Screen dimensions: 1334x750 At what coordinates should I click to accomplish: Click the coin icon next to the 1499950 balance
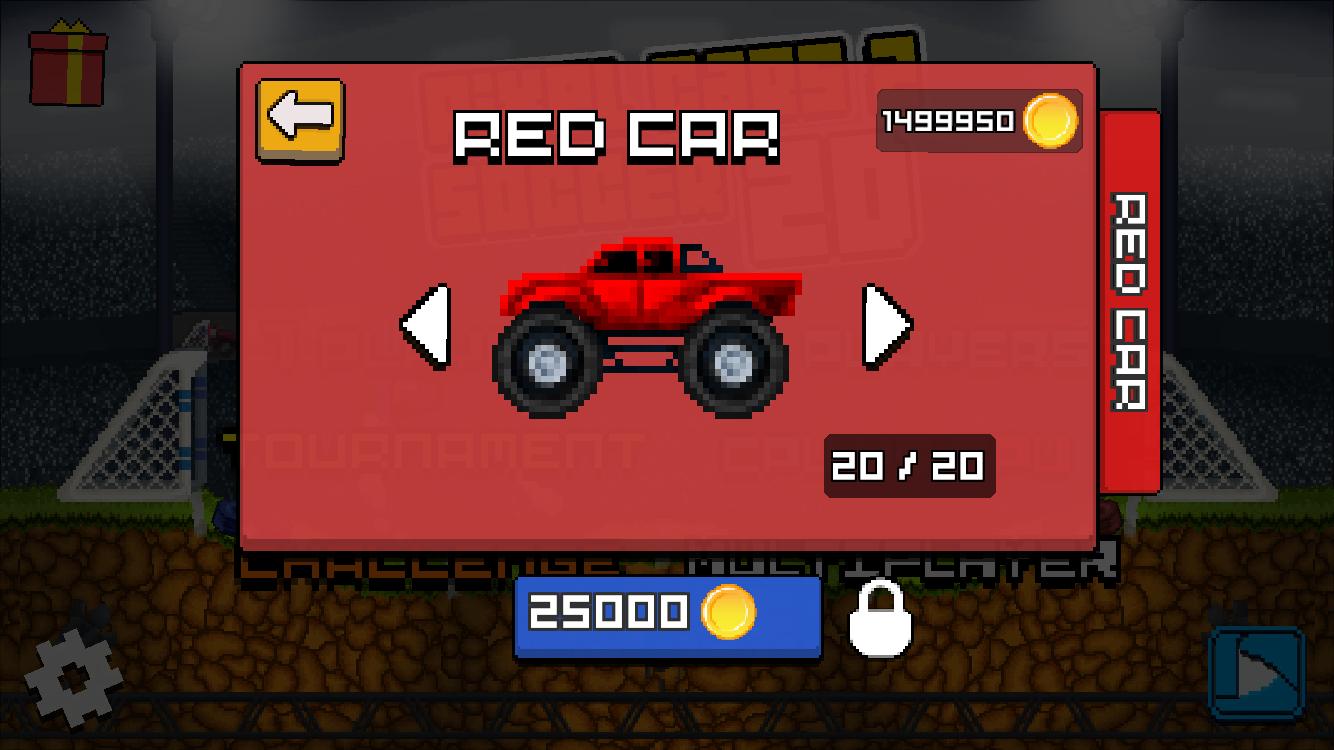pyautogui.click(x=1047, y=122)
